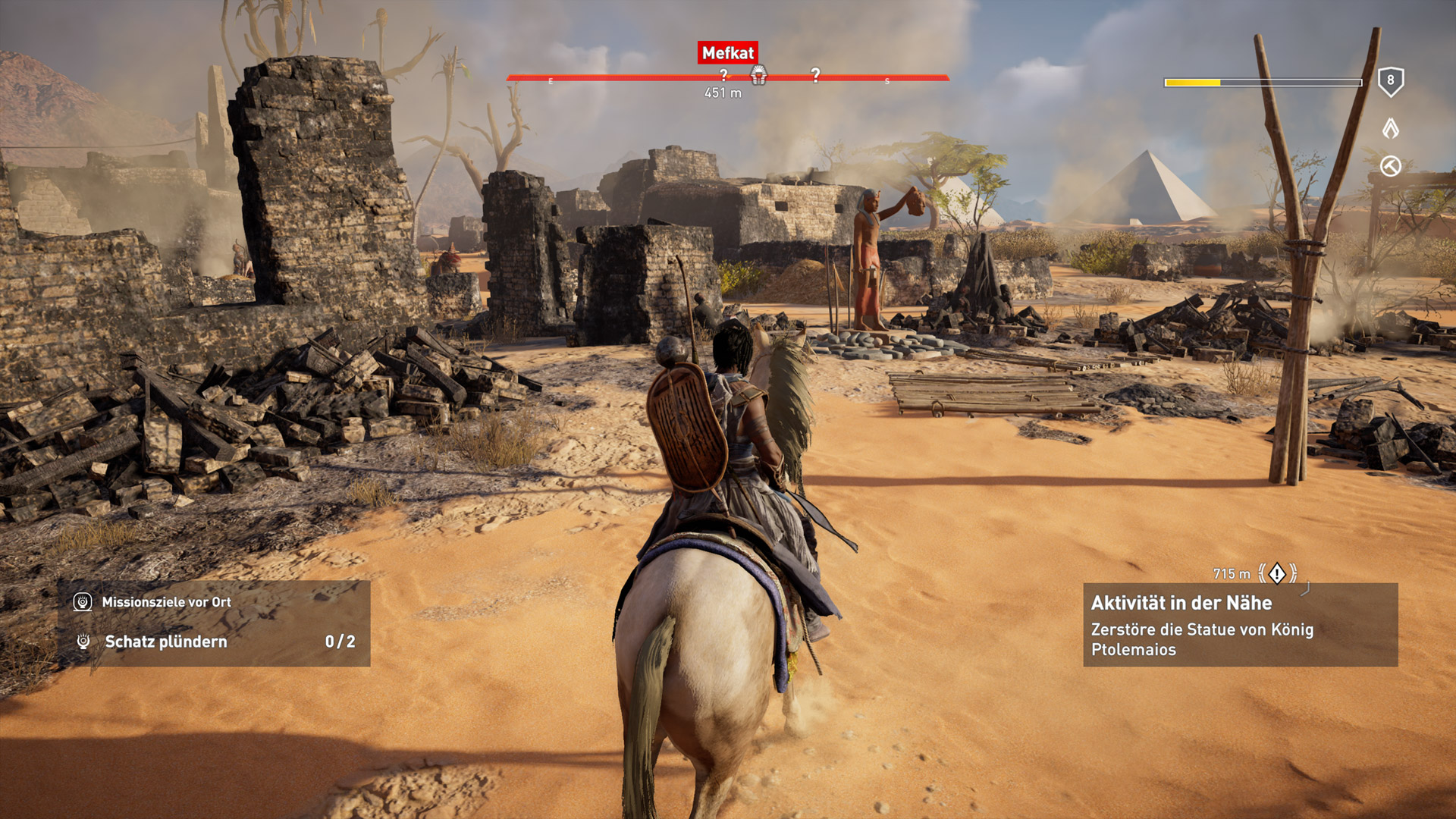1456x819 pixels.
Task: Click the red Mefkat location label
Action: click(727, 53)
